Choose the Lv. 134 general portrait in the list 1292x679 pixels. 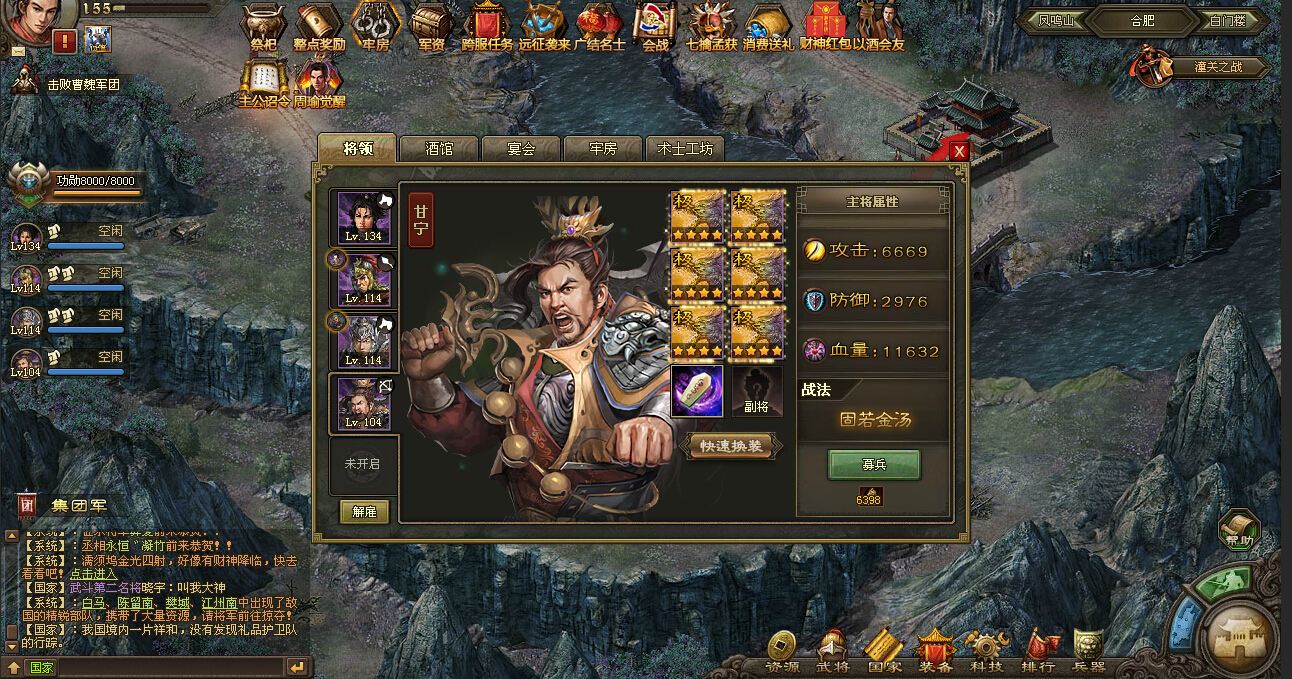tap(363, 217)
